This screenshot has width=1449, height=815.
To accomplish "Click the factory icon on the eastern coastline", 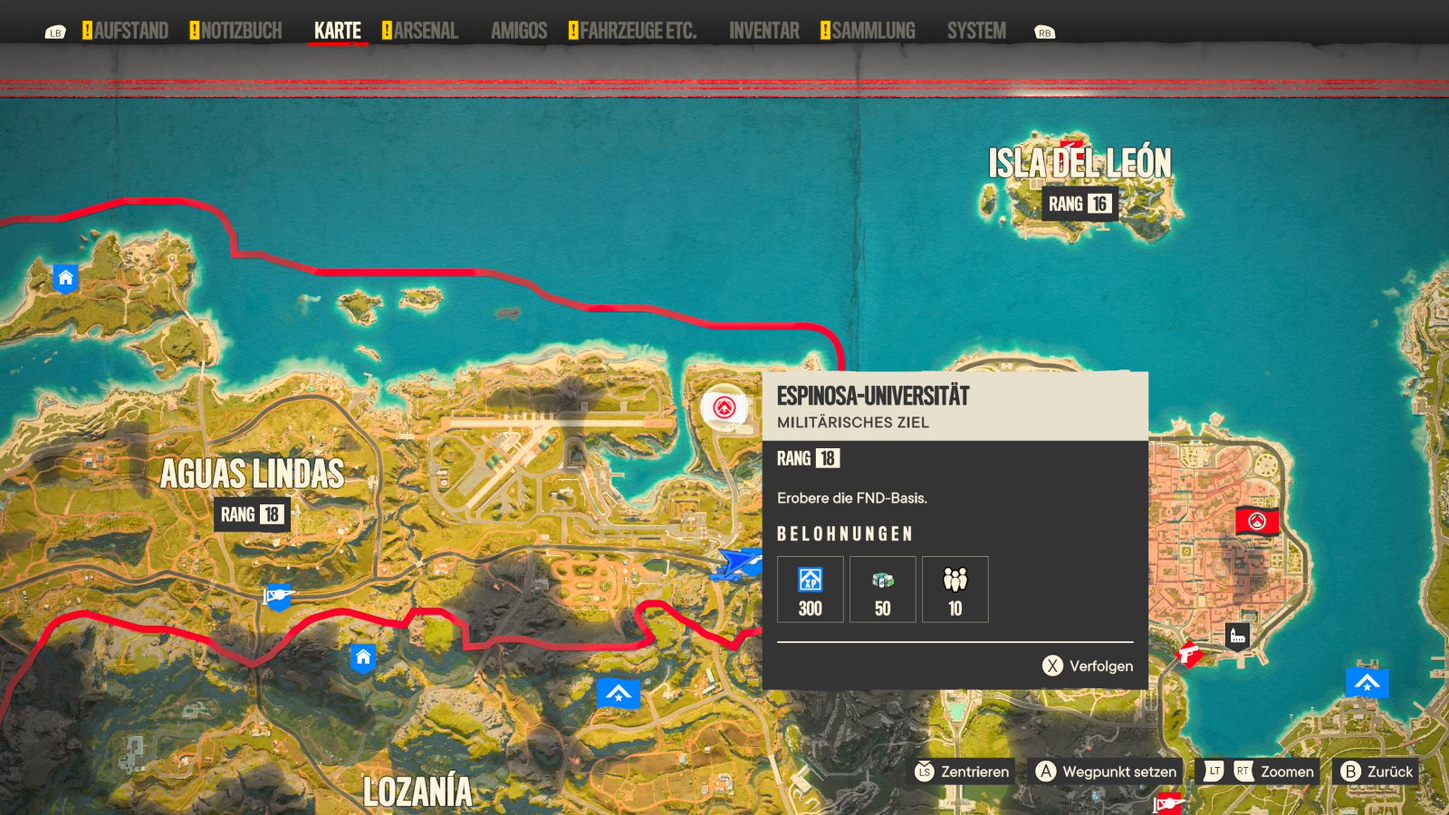I will tap(1236, 636).
